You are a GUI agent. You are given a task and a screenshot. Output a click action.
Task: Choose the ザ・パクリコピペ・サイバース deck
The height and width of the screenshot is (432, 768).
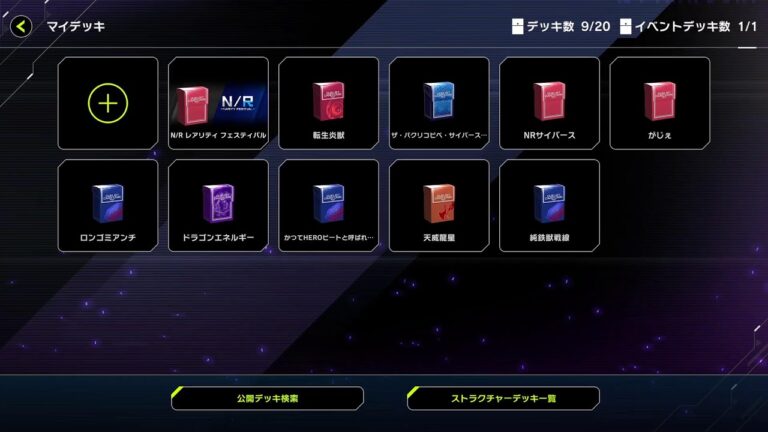click(439, 103)
